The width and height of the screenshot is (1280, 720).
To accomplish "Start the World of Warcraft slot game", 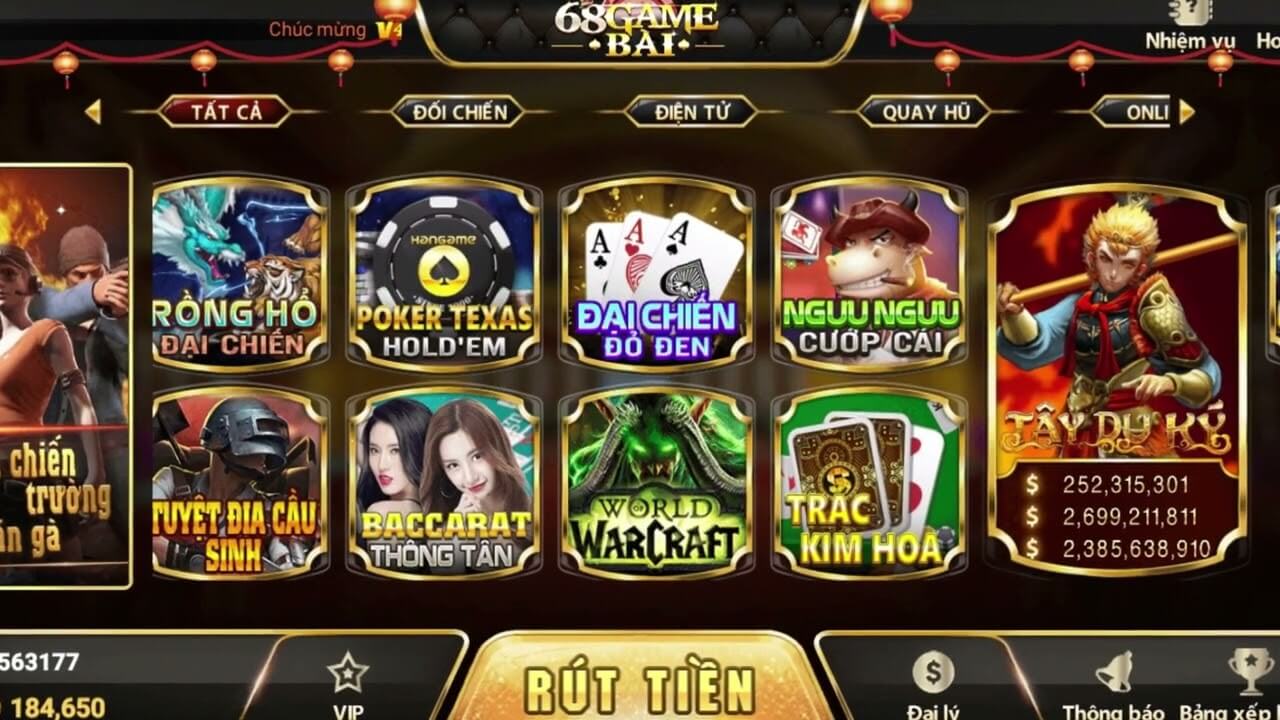I will (x=656, y=483).
